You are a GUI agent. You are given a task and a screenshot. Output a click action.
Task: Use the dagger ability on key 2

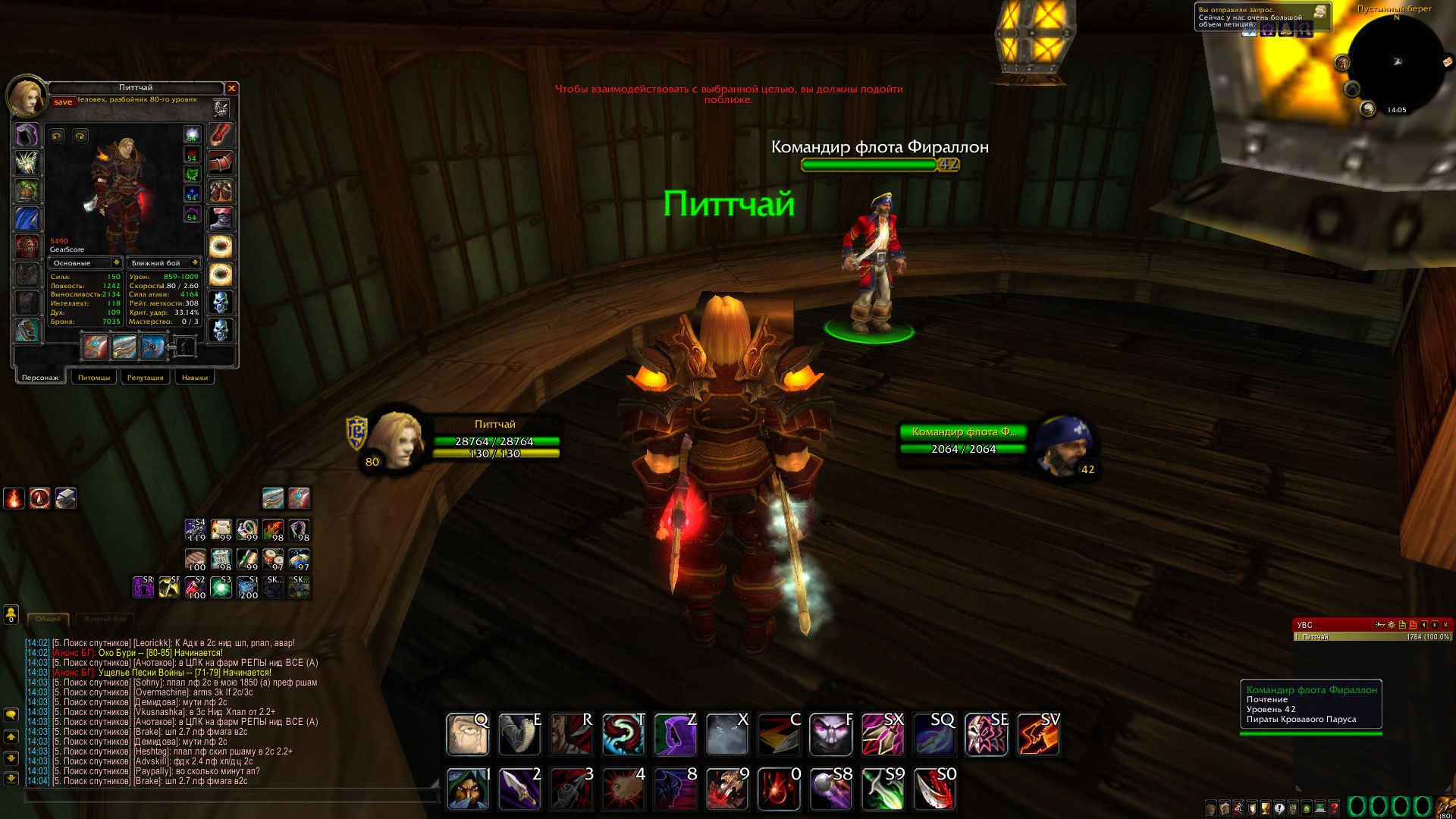tap(519, 789)
